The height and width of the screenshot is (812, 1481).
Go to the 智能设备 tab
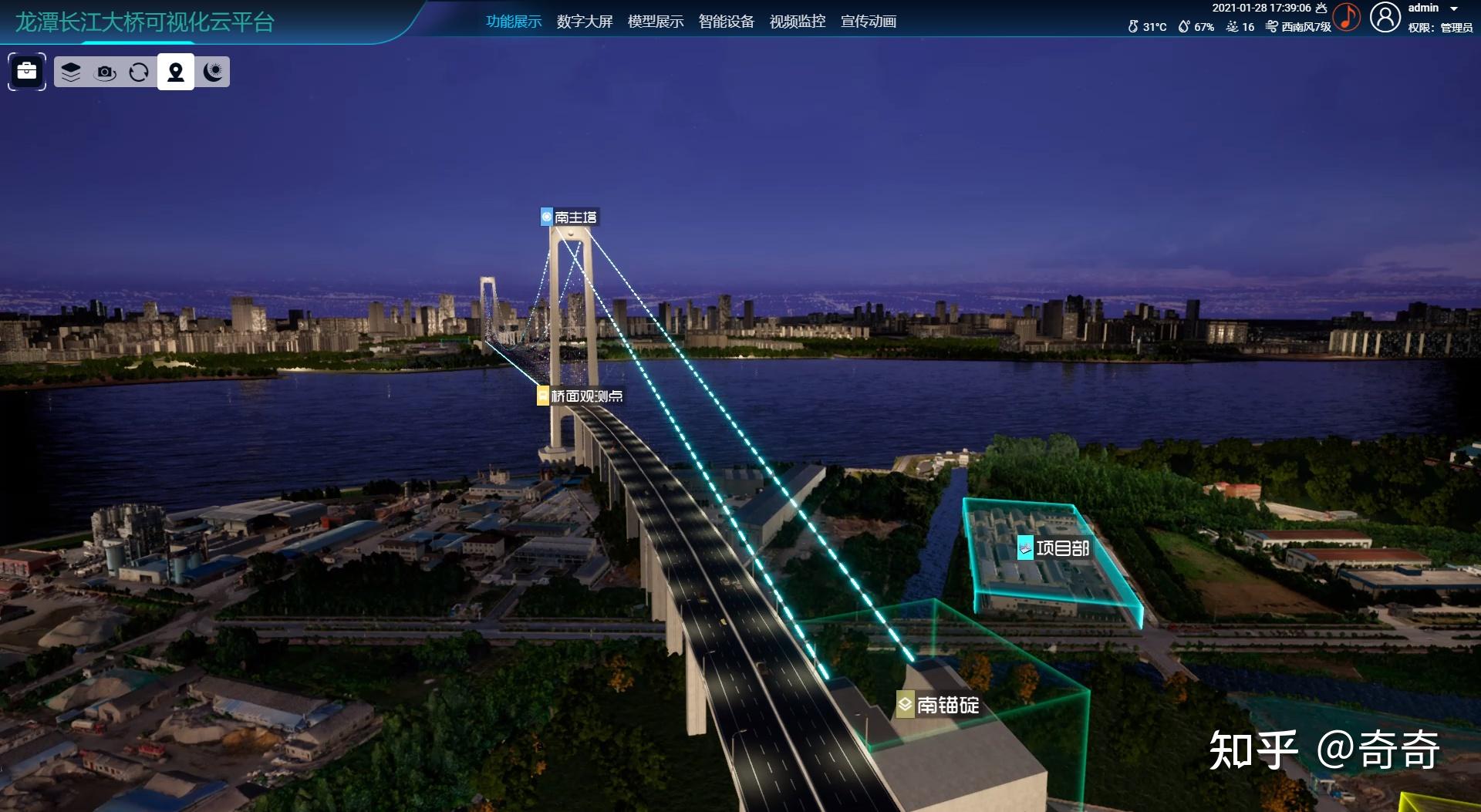tap(727, 22)
